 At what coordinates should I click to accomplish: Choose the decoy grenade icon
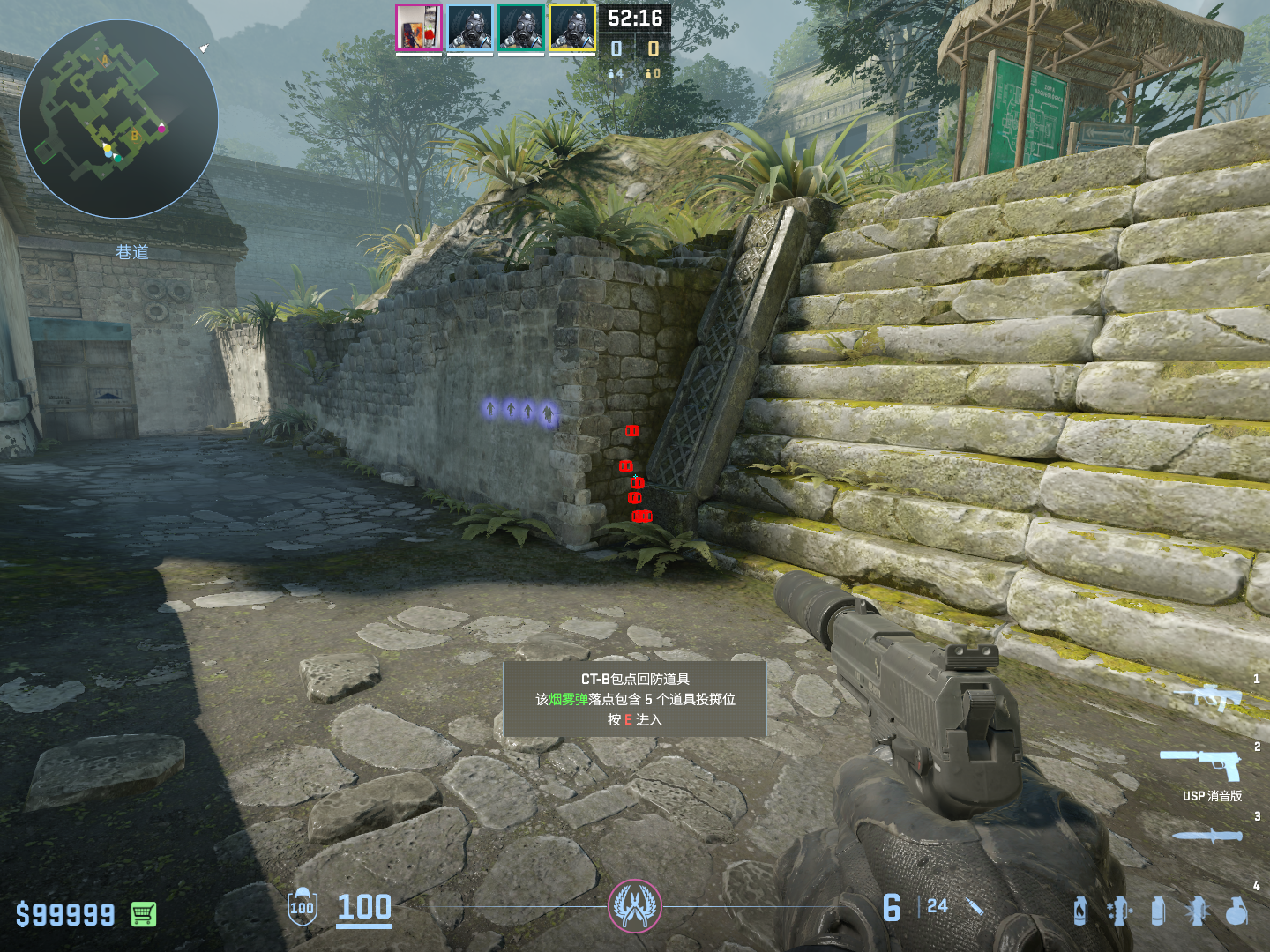[1118, 911]
